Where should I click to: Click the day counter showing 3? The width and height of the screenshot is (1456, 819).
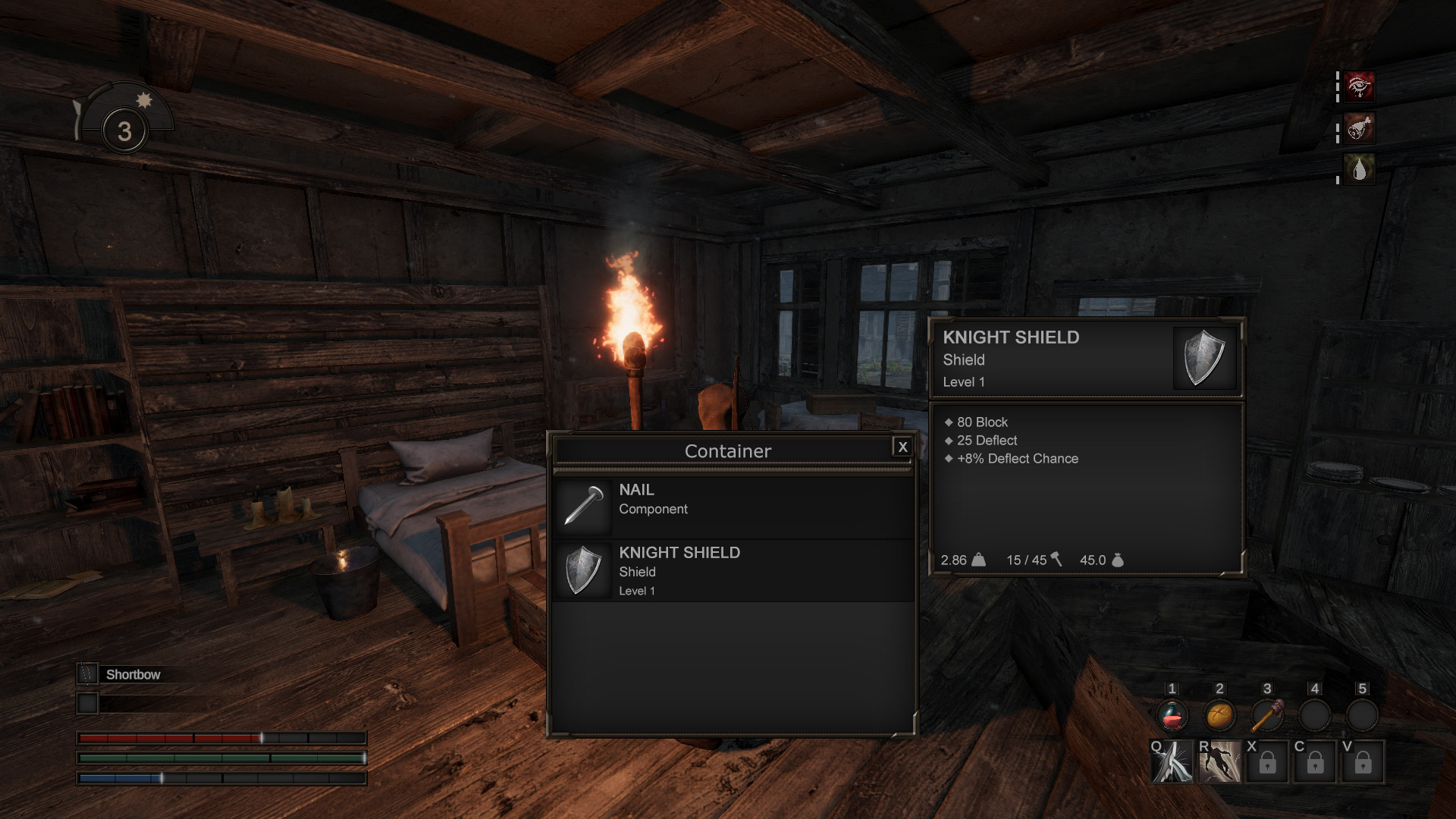coord(124,130)
